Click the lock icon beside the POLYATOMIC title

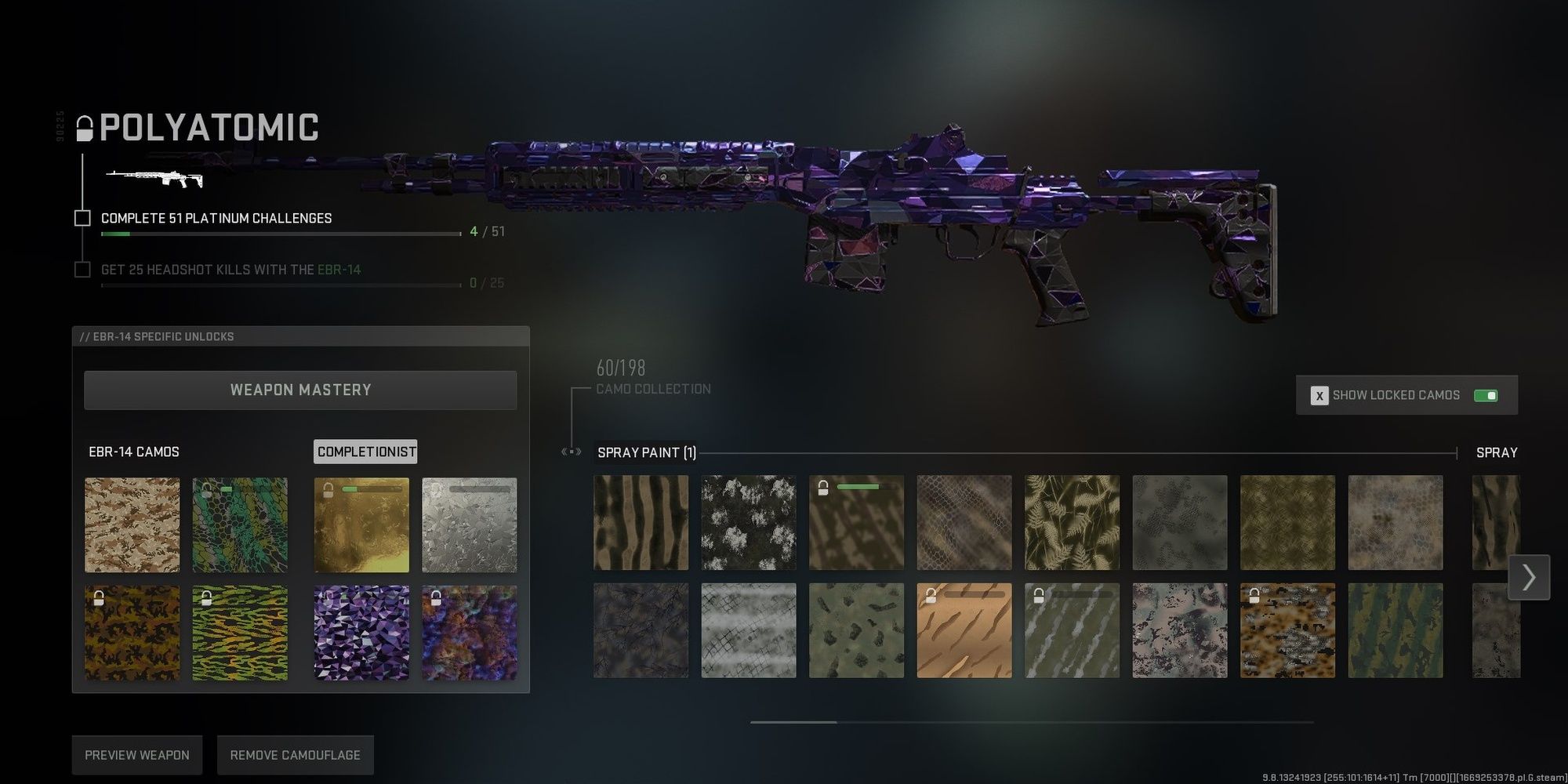tap(83, 128)
